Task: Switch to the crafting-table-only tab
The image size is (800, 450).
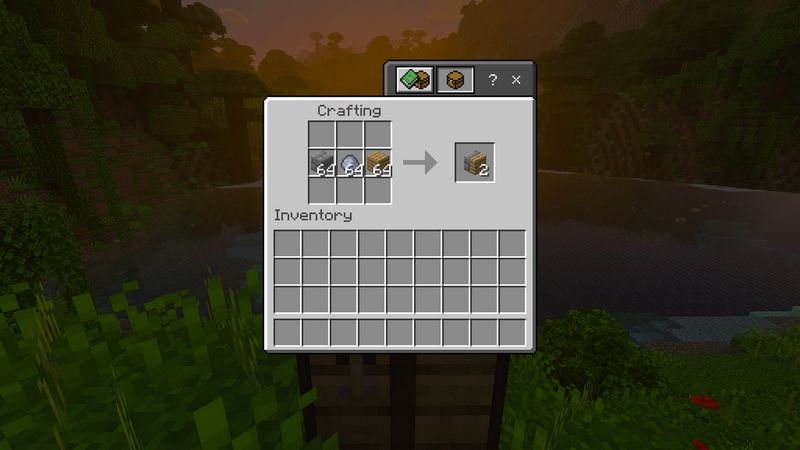Action: 455,80
